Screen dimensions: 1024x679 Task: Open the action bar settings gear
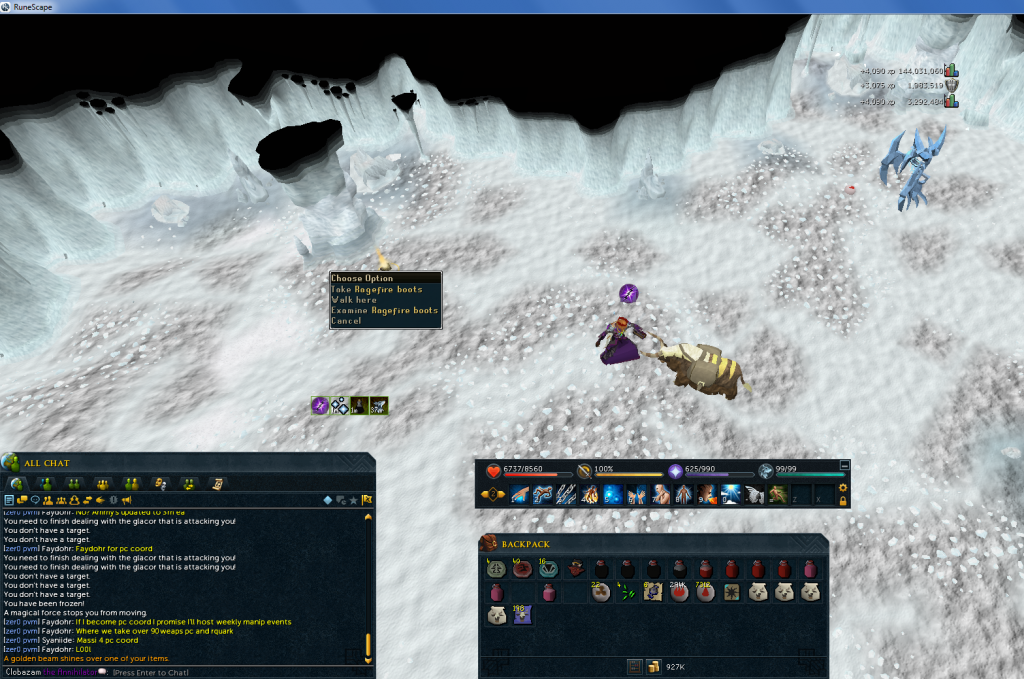click(843, 488)
